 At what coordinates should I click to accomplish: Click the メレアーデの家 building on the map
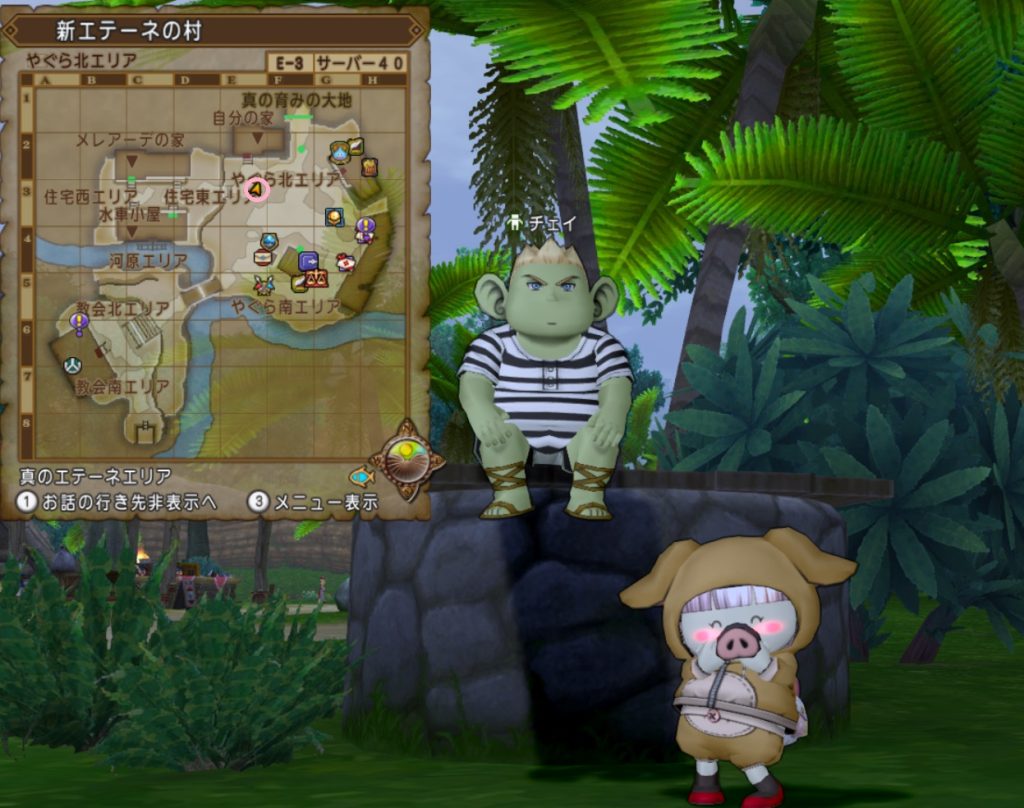click(151, 164)
